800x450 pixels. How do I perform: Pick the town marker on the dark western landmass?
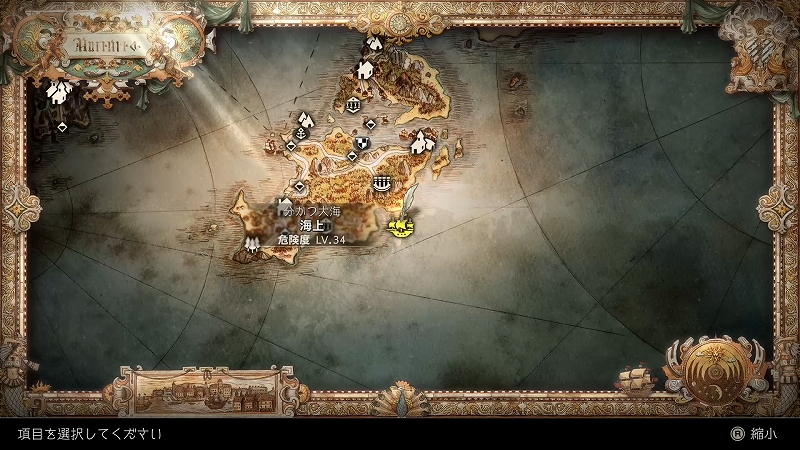tap(60, 92)
